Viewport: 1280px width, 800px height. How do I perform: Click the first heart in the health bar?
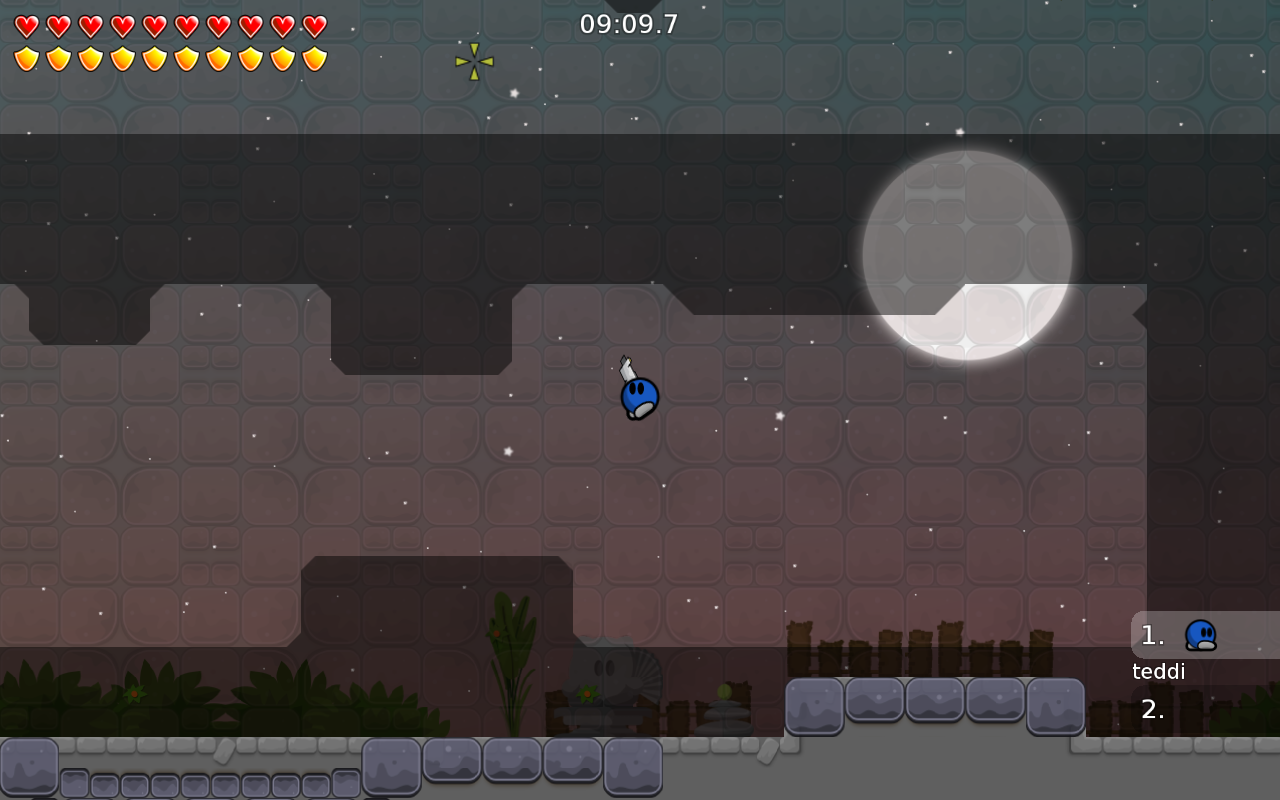(25, 24)
